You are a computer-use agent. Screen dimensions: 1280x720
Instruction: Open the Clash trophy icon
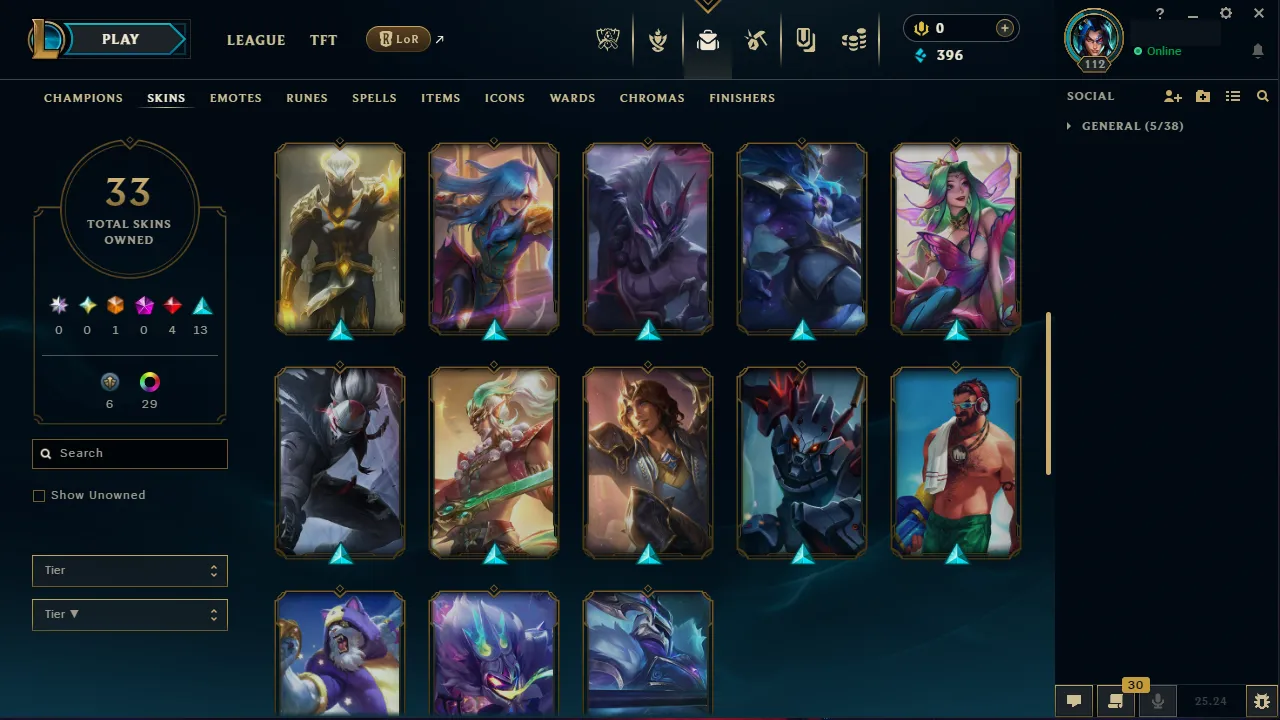(x=658, y=40)
